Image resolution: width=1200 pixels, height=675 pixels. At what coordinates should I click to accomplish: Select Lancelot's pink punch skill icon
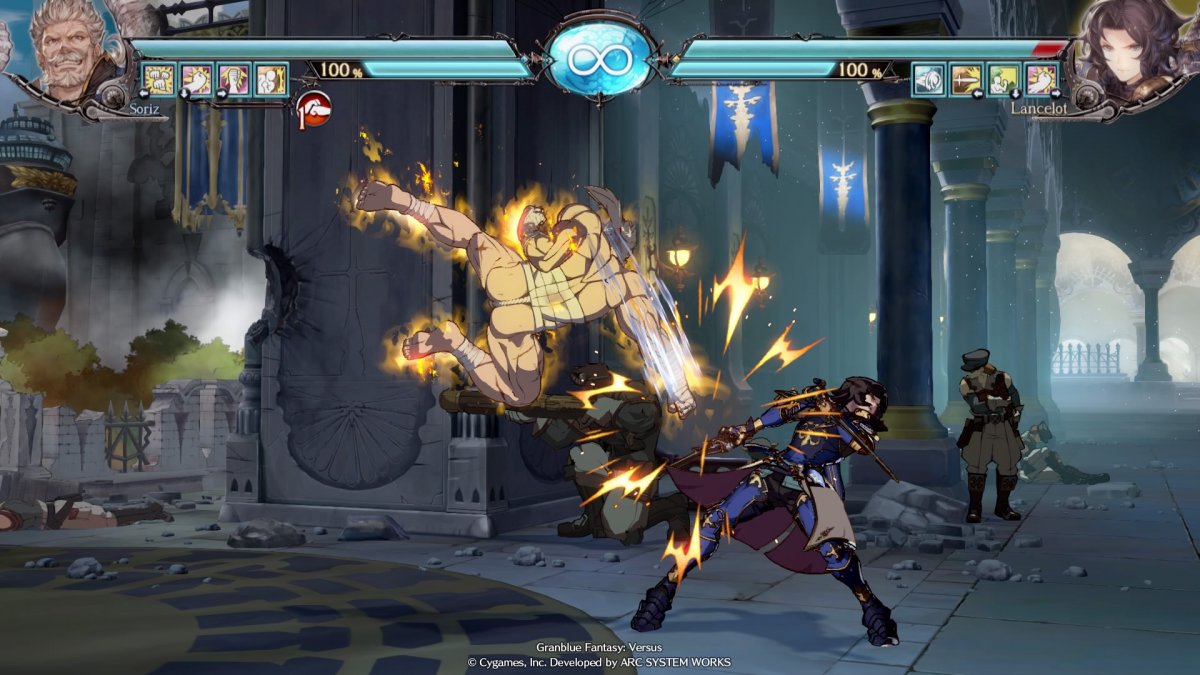1040,79
